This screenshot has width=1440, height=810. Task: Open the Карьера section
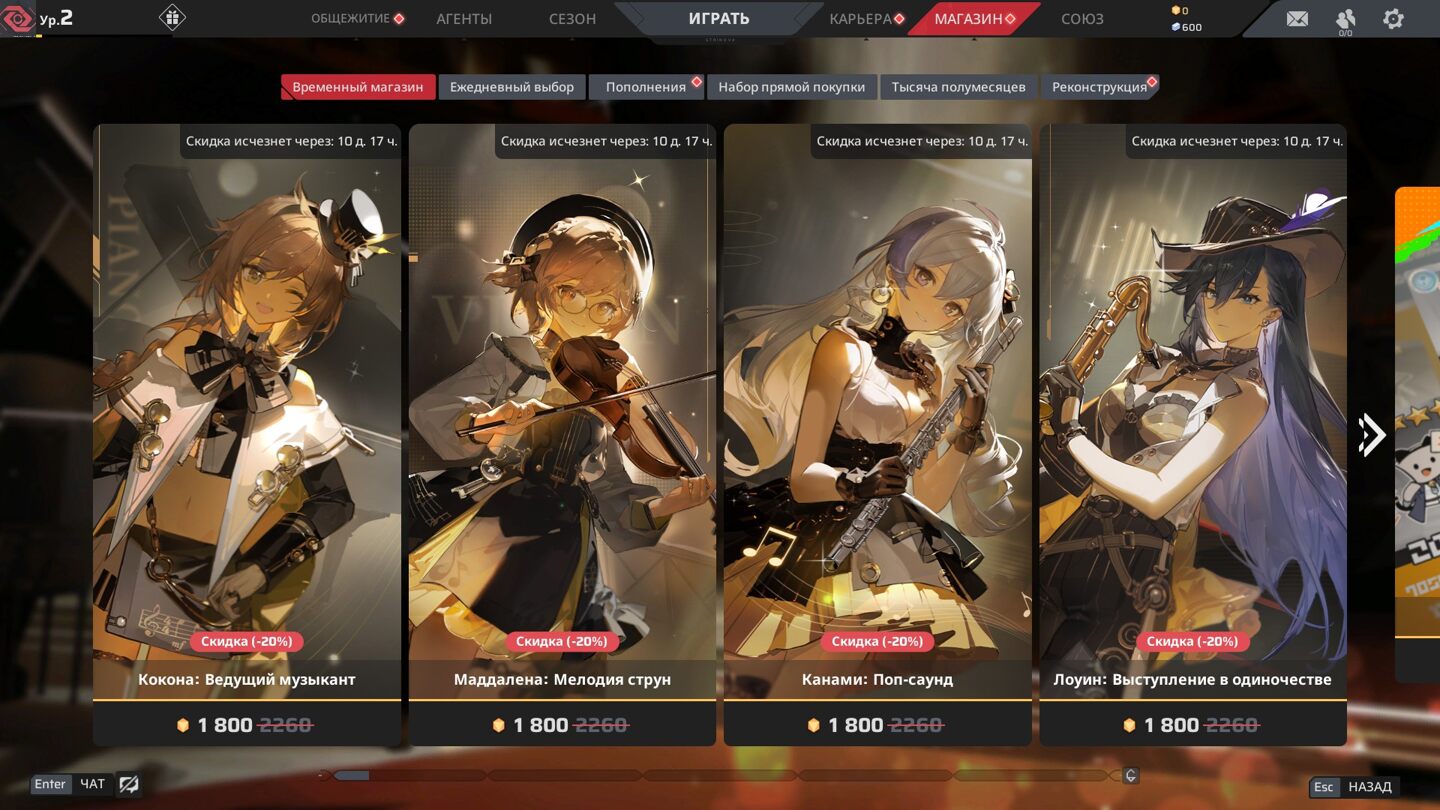point(860,19)
